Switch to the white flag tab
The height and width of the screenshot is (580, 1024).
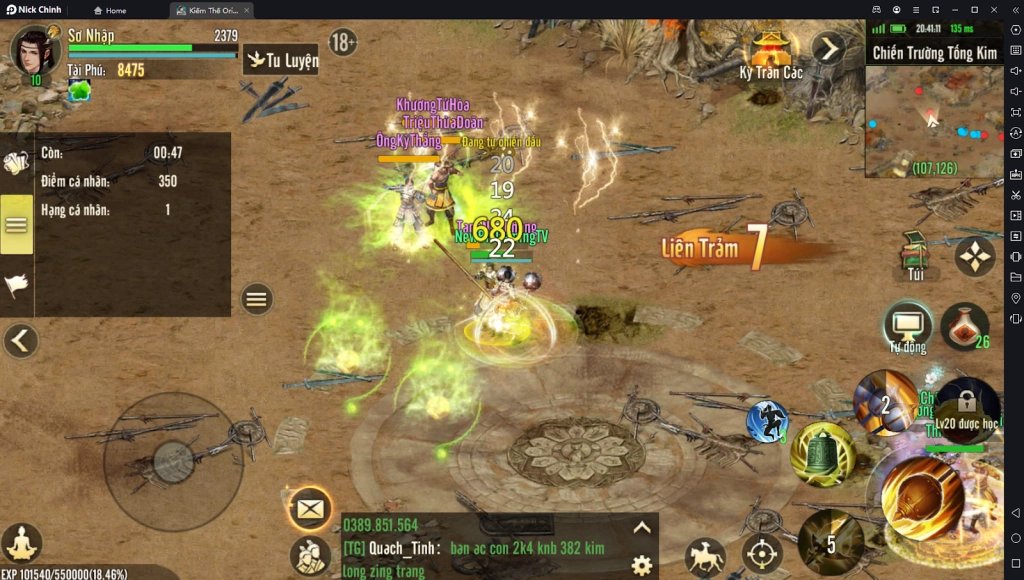click(16, 286)
